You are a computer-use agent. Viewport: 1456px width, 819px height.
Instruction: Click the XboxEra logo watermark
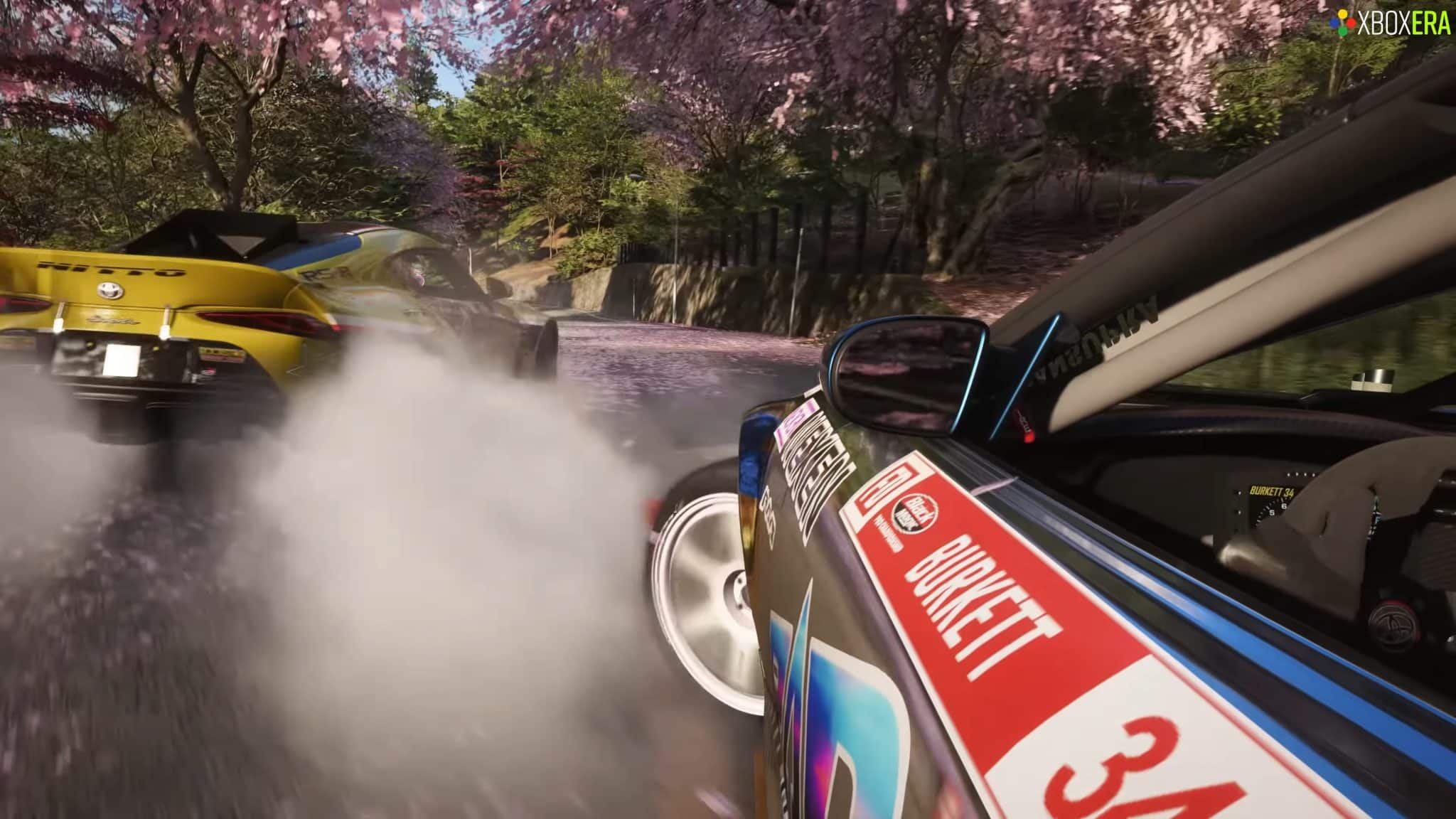[x=1391, y=24]
